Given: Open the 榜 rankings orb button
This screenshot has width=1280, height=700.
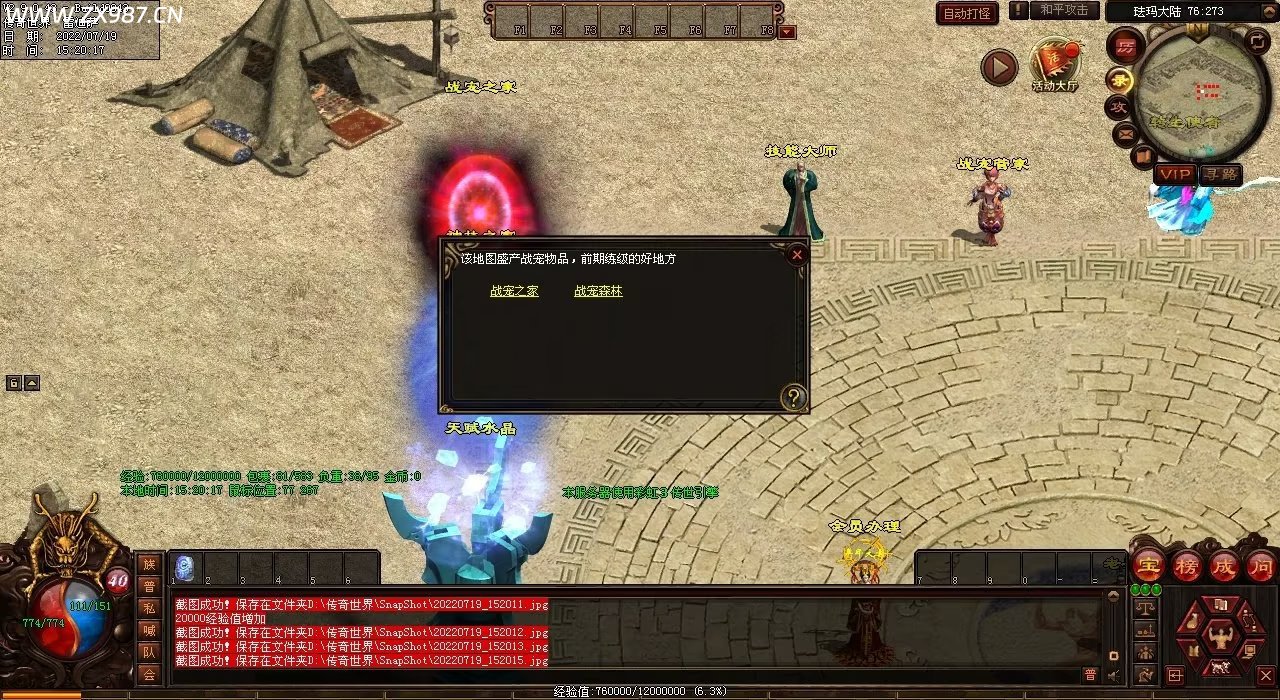Looking at the screenshot, I should tap(1187, 566).
